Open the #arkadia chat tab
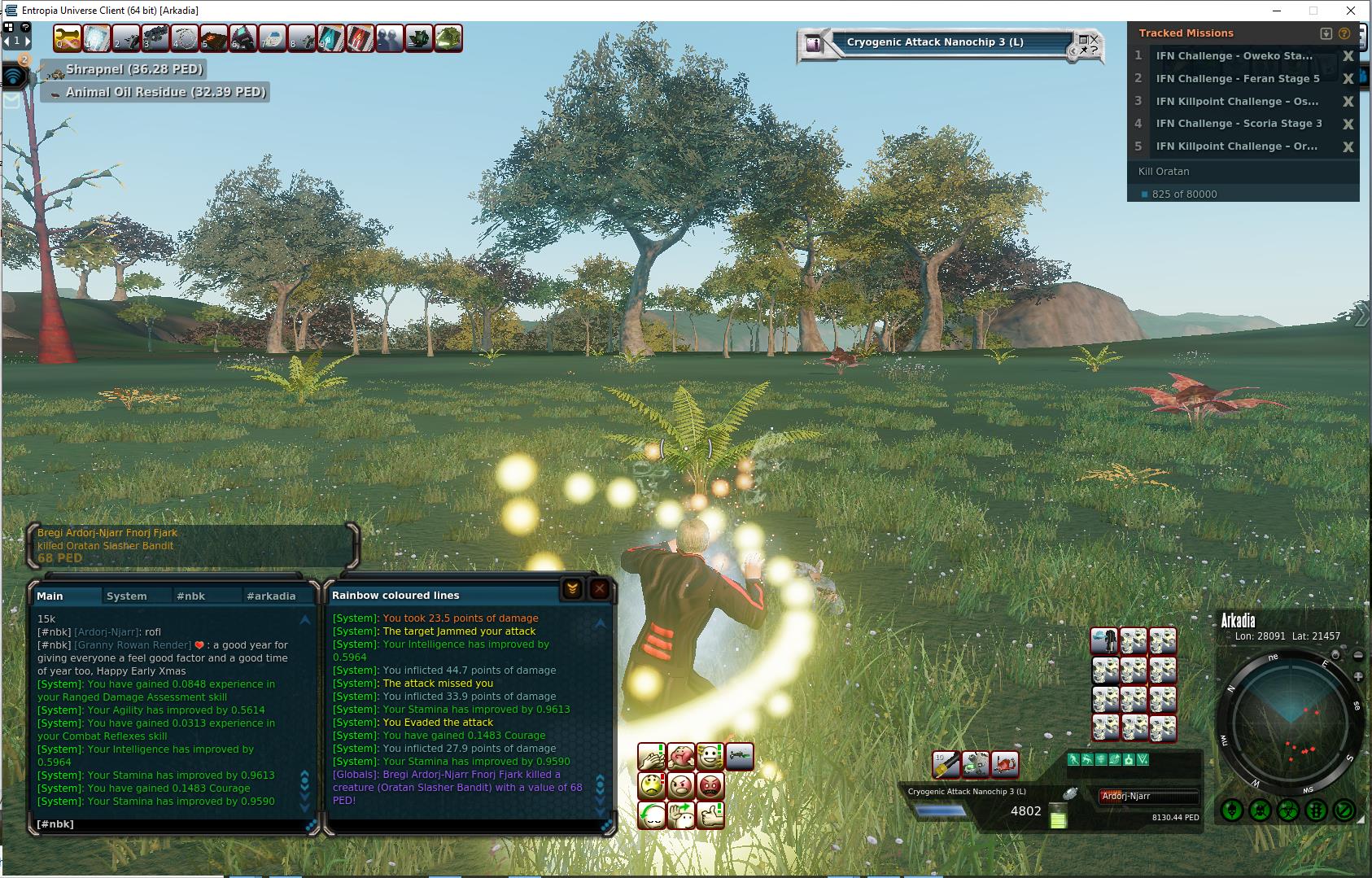Viewport: 1372px width, 878px height. tap(271, 596)
